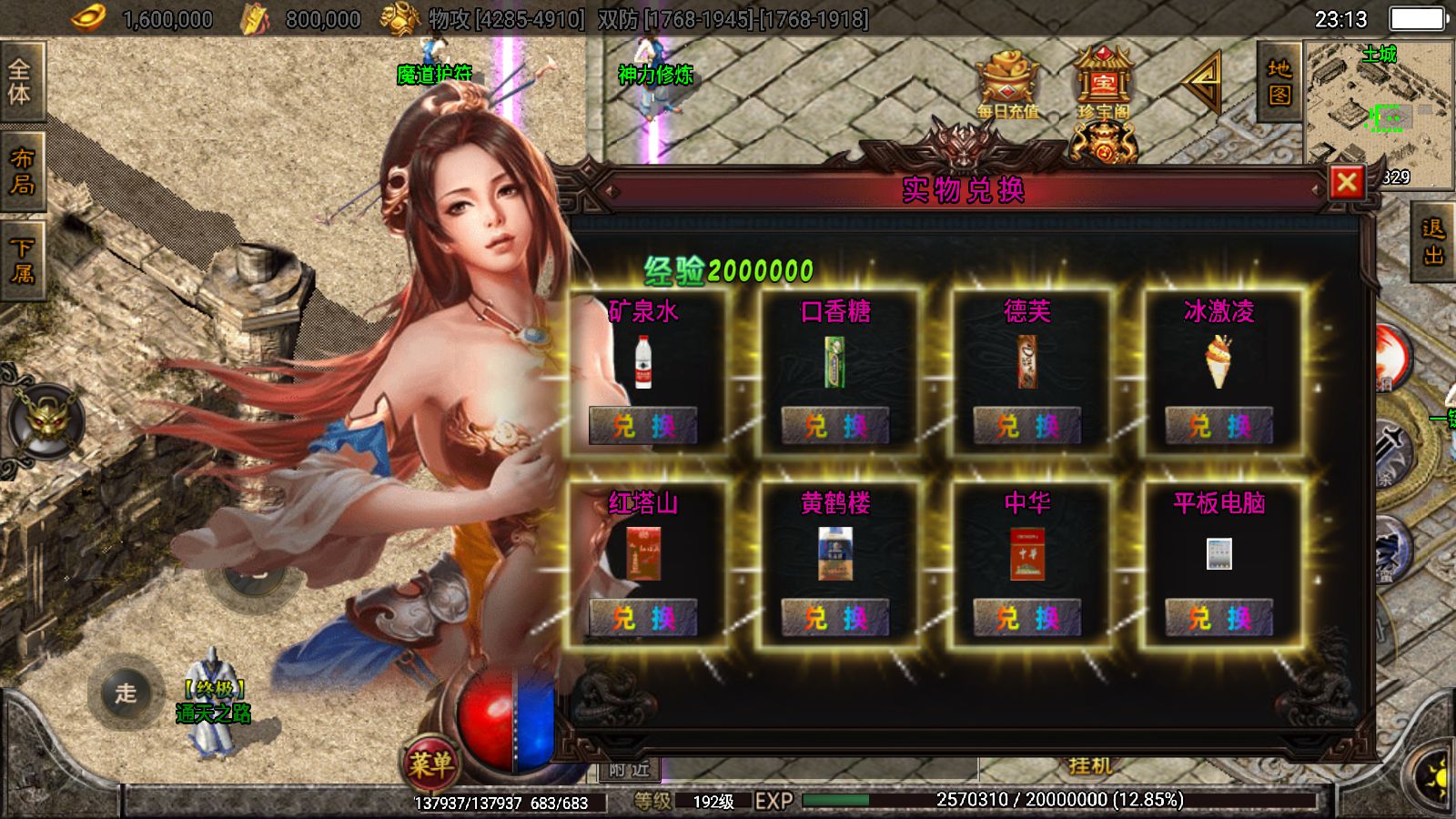Select the 布局 layout tab

pos(21,171)
